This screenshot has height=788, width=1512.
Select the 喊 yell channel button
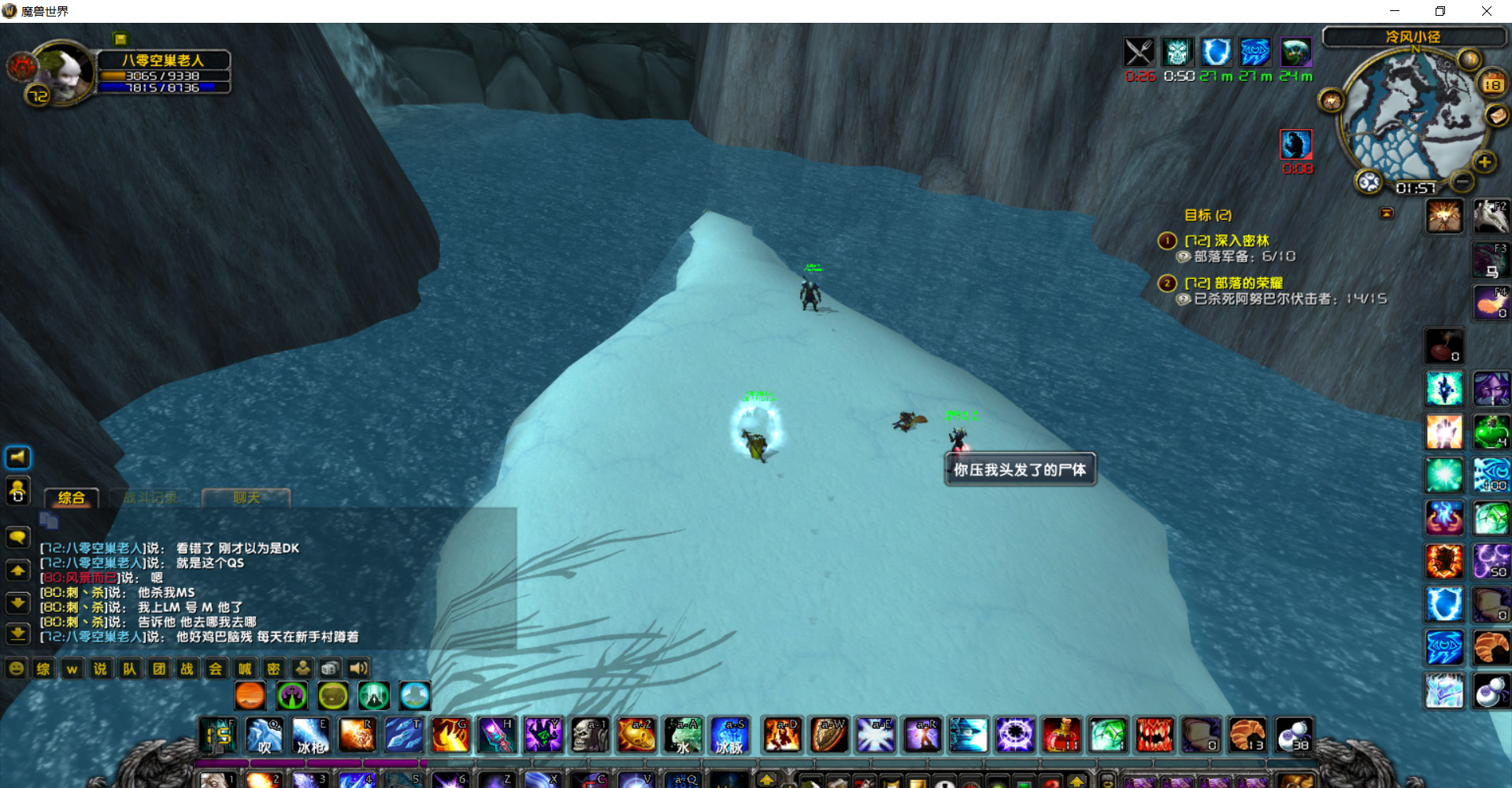tap(245, 669)
